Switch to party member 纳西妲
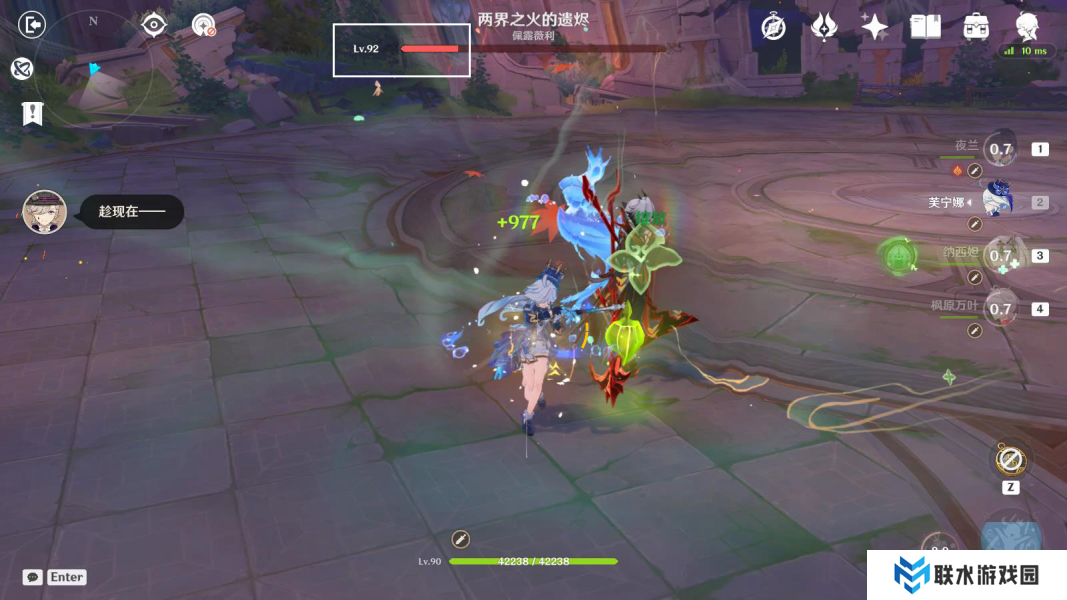 click(x=1000, y=255)
